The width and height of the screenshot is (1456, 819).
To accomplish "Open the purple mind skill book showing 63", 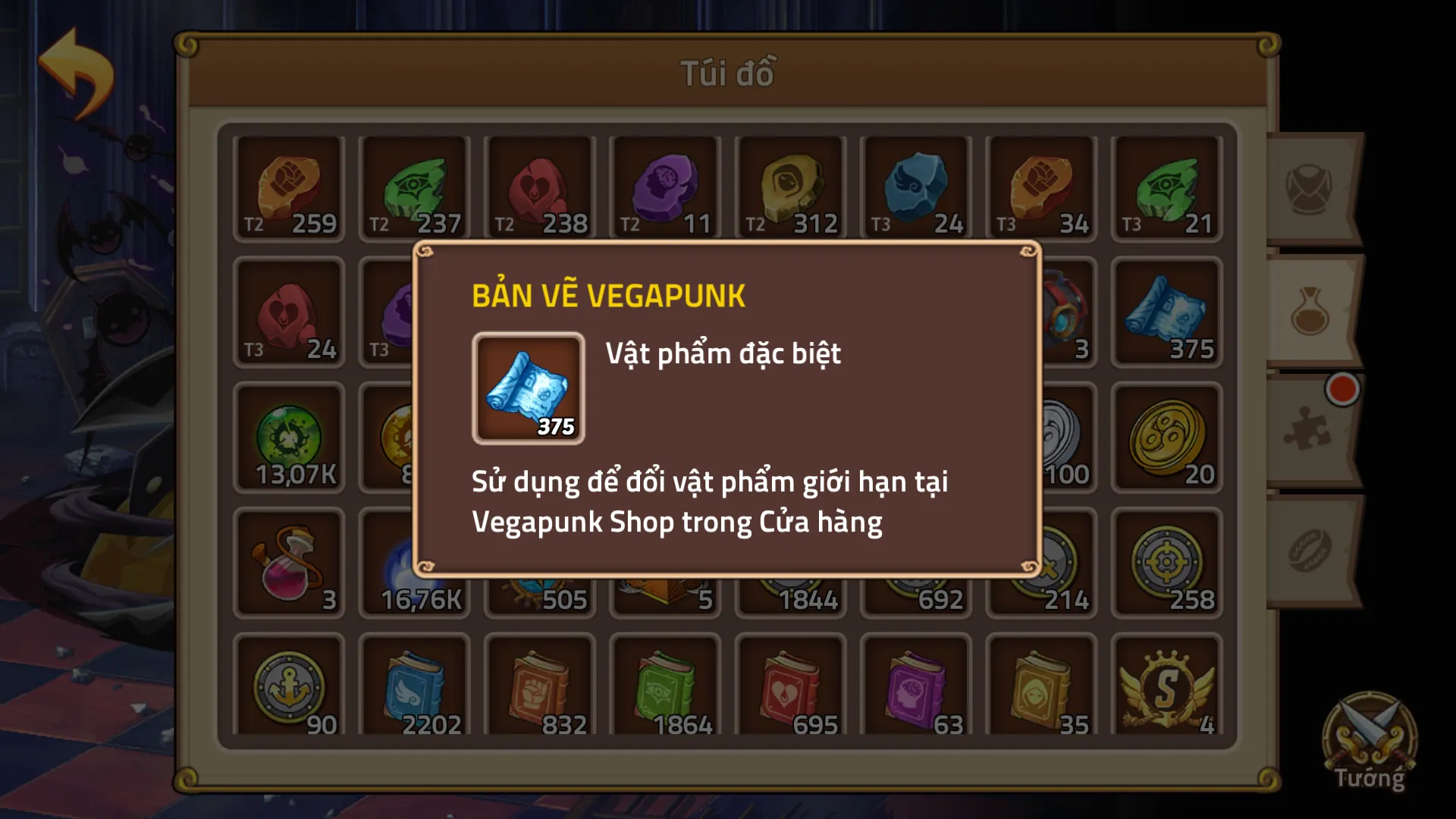I will pyautogui.click(x=916, y=686).
